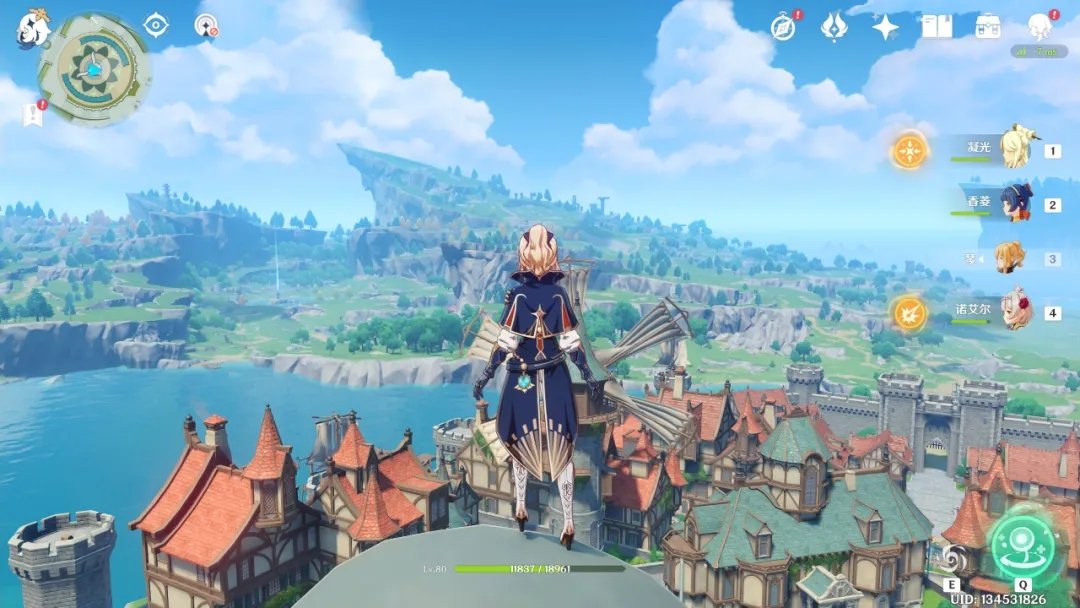Toggle the eye-shaped elemental sight icon

tap(156, 25)
